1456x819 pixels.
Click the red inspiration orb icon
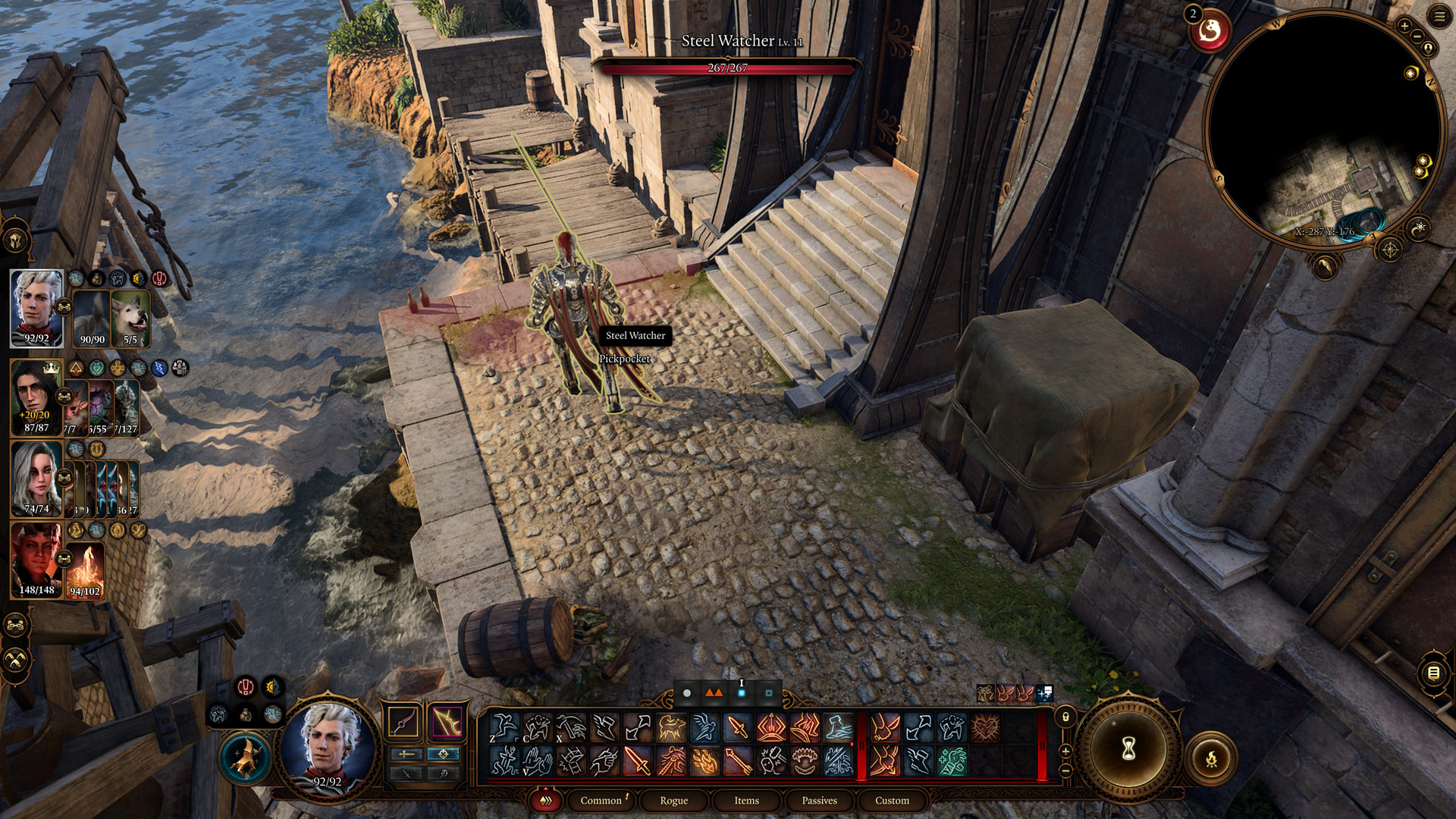(1210, 32)
